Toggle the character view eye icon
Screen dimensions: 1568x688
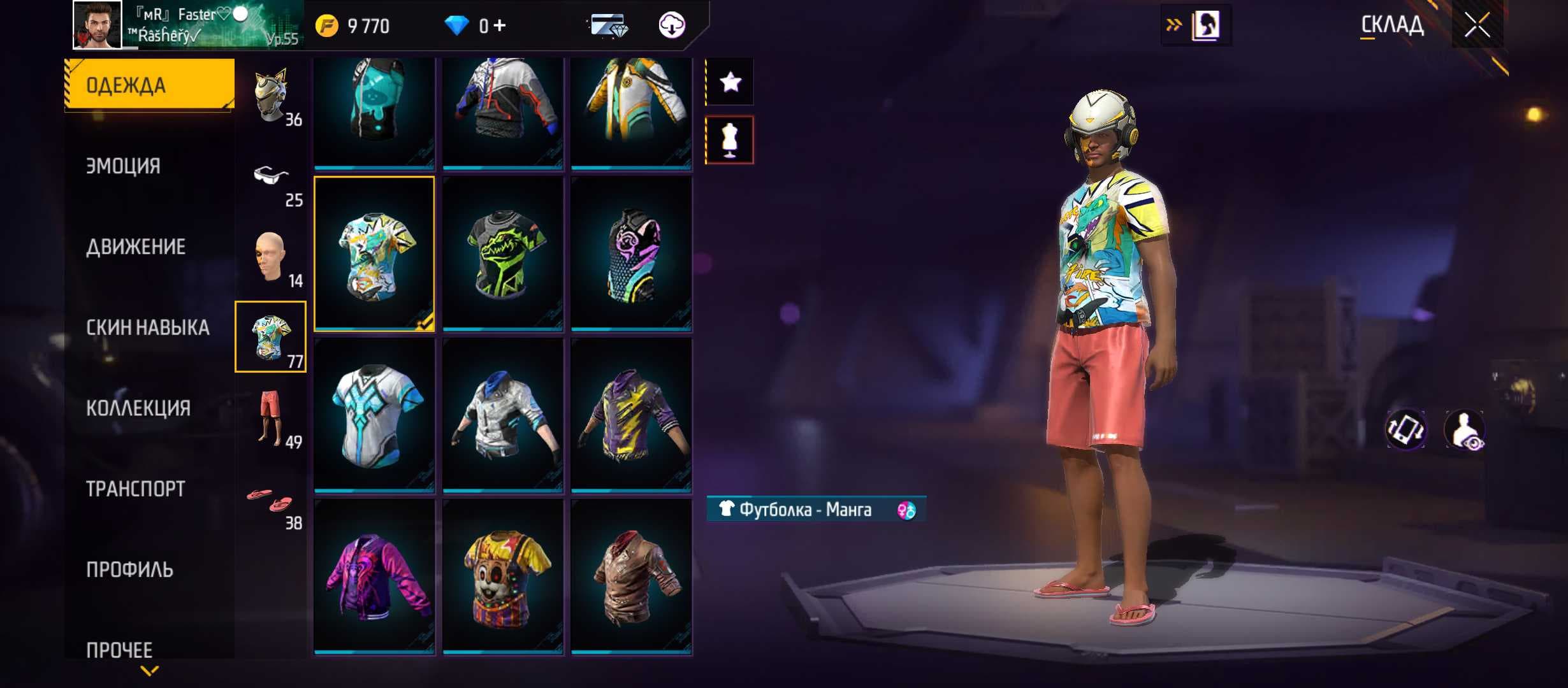1465,431
